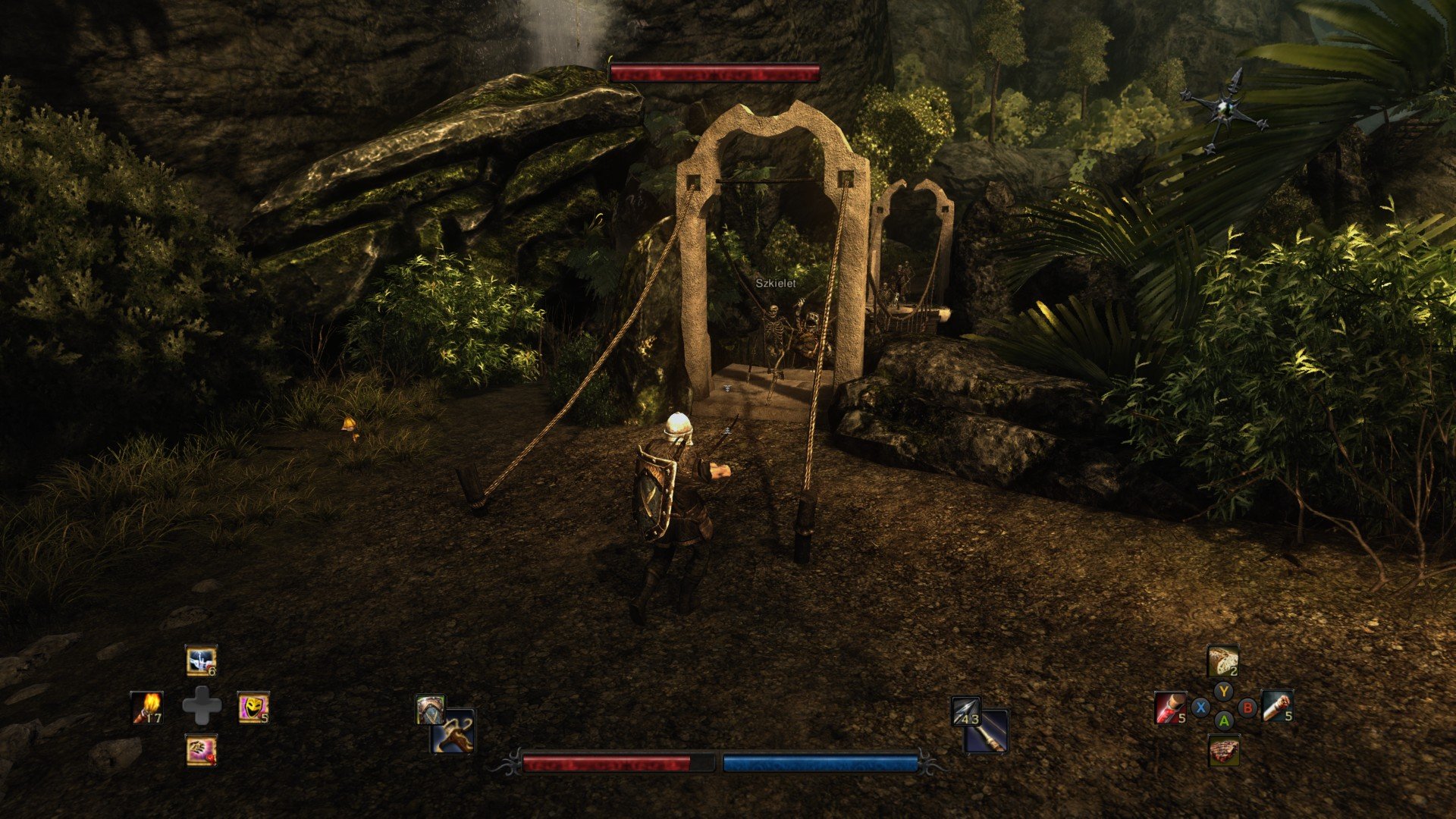The image size is (1456, 819).
Task: Activate the yellow mask spell scroll
Action: coord(253,707)
